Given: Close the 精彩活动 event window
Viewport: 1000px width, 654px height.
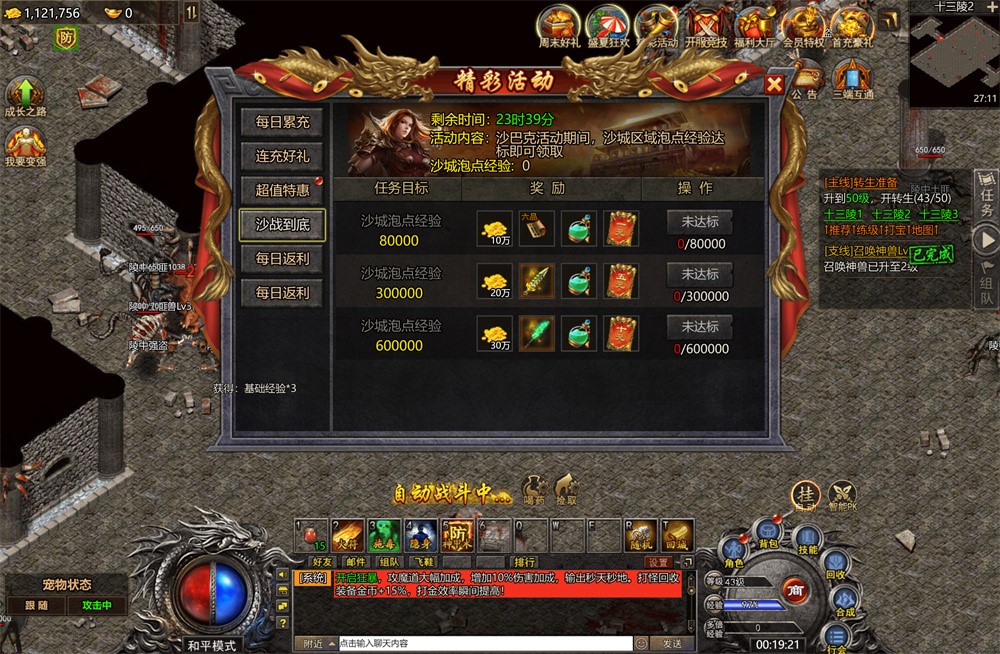Looking at the screenshot, I should click(x=773, y=85).
